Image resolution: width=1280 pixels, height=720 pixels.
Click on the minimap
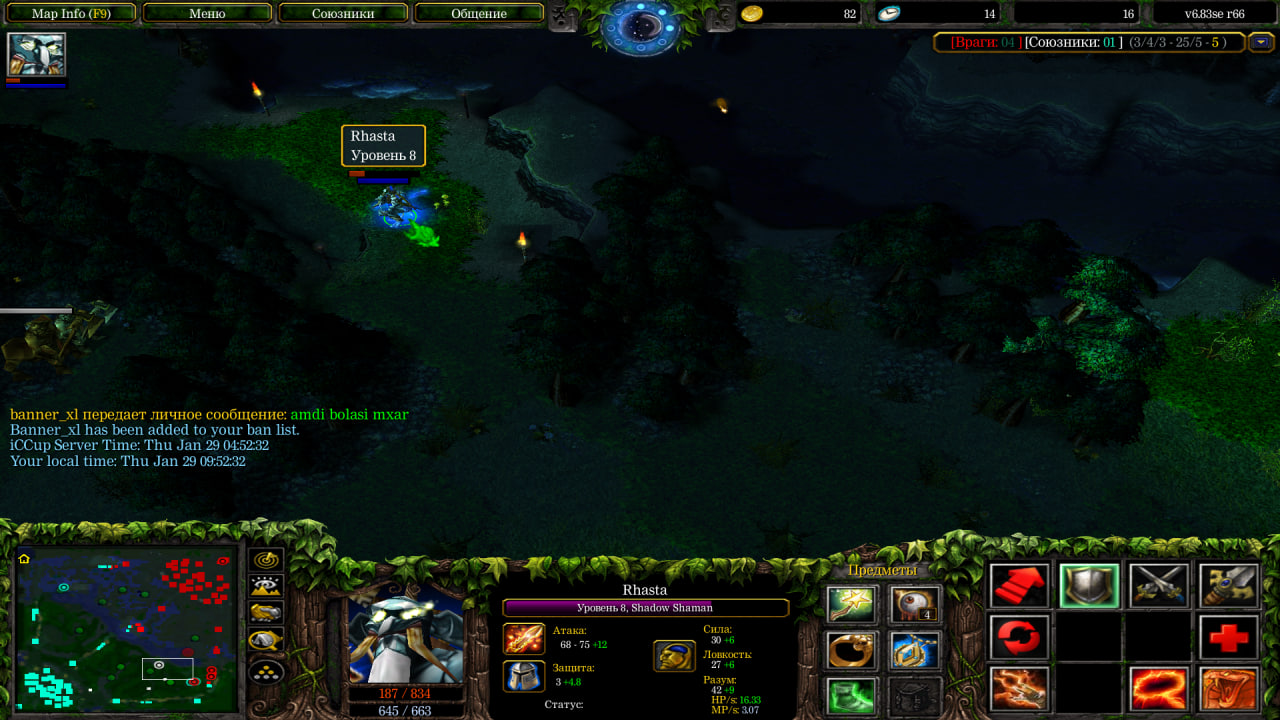[x=126, y=628]
